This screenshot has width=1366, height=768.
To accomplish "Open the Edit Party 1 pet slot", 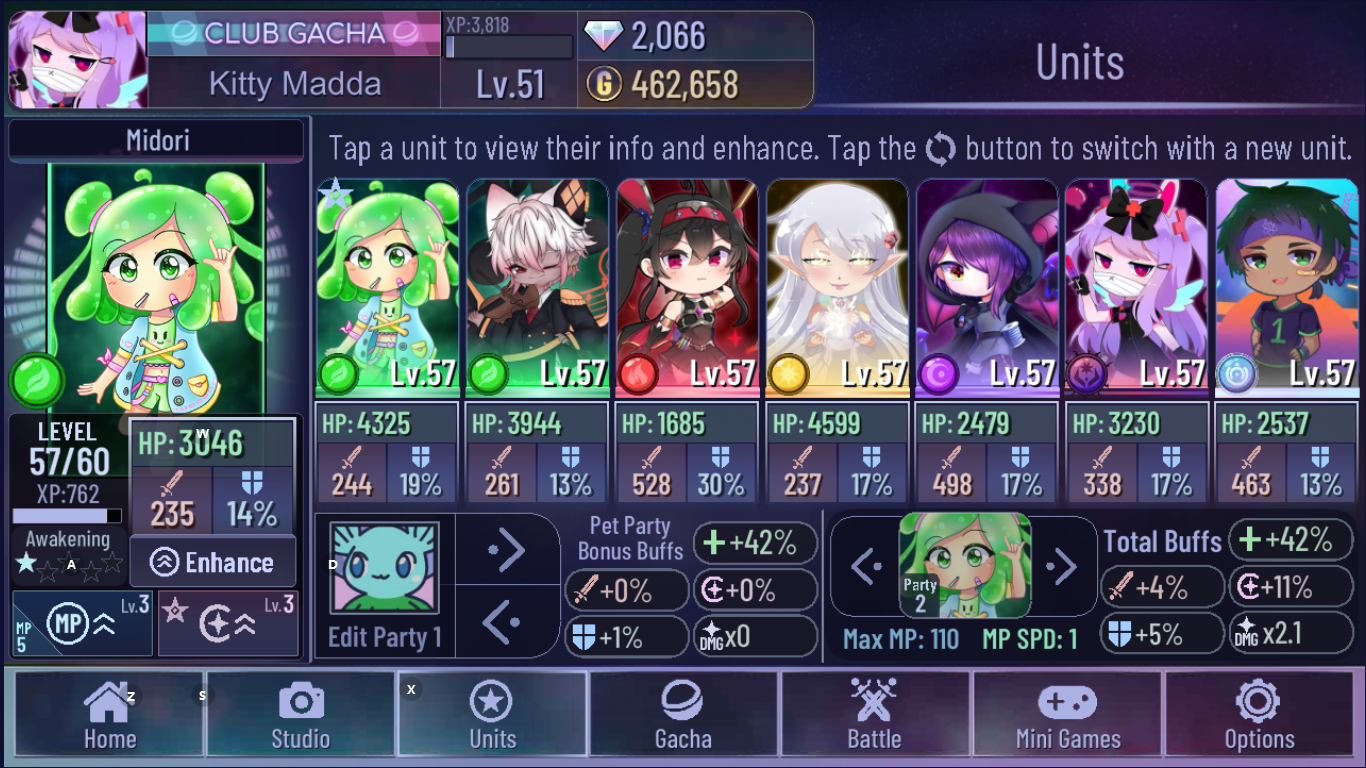I will pyautogui.click(x=385, y=568).
